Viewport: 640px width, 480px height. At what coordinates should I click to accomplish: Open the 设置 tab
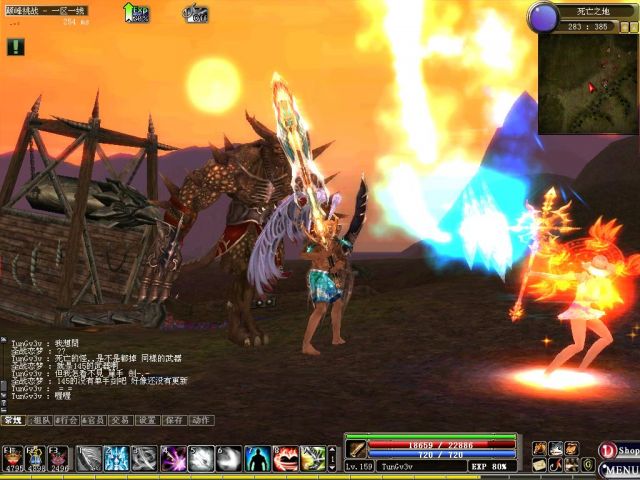(148, 421)
